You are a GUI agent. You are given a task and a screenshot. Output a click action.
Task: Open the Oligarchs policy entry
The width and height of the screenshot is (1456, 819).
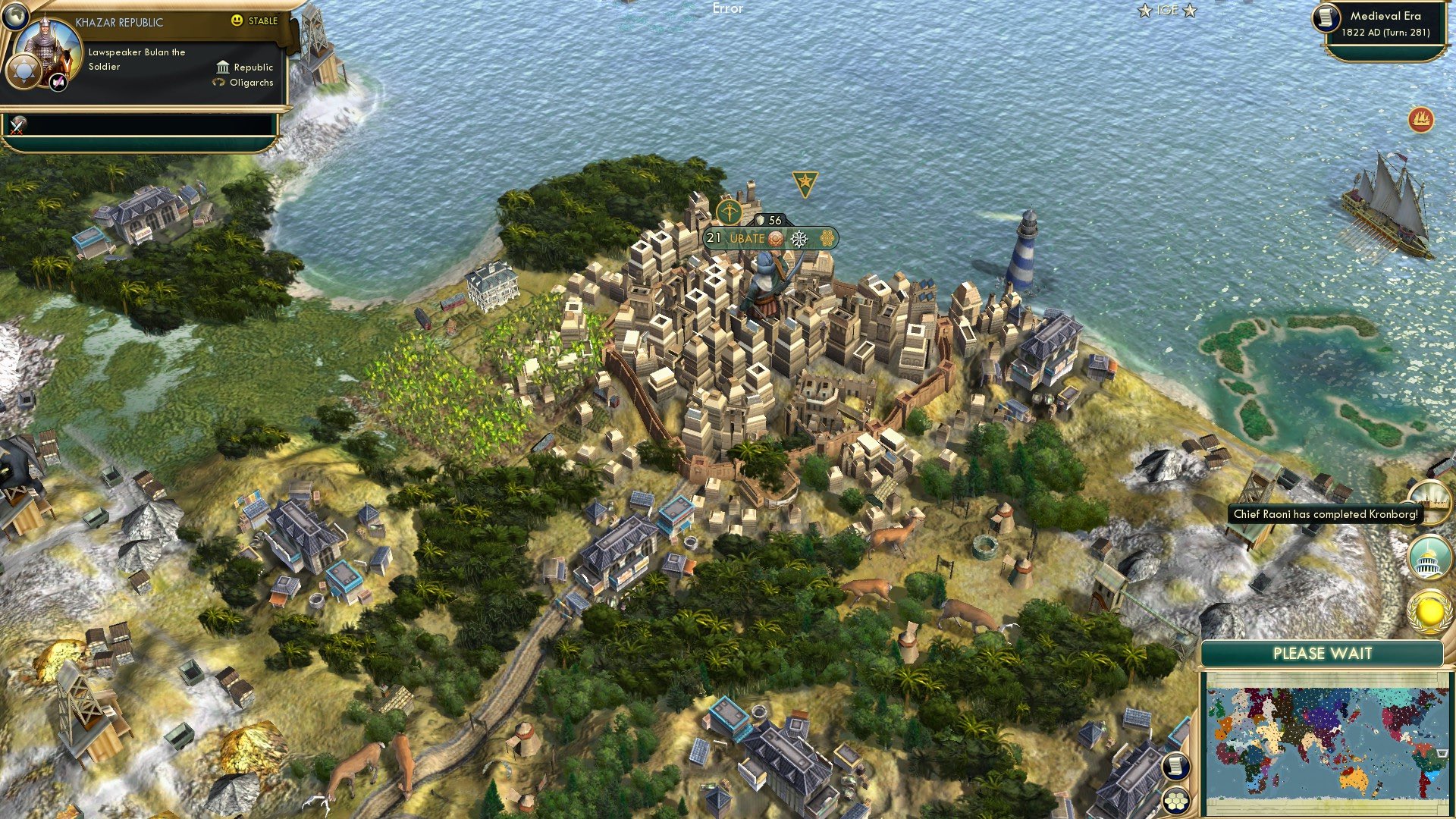(250, 83)
